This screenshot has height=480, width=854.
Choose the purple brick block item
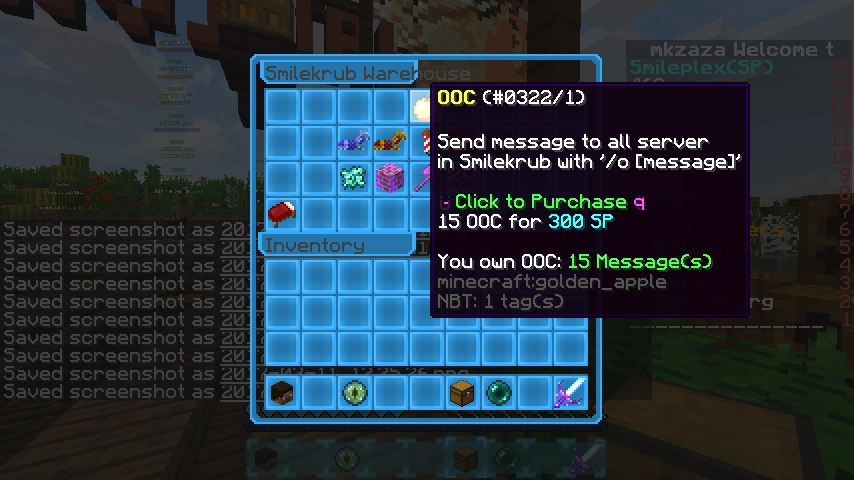[389, 179]
